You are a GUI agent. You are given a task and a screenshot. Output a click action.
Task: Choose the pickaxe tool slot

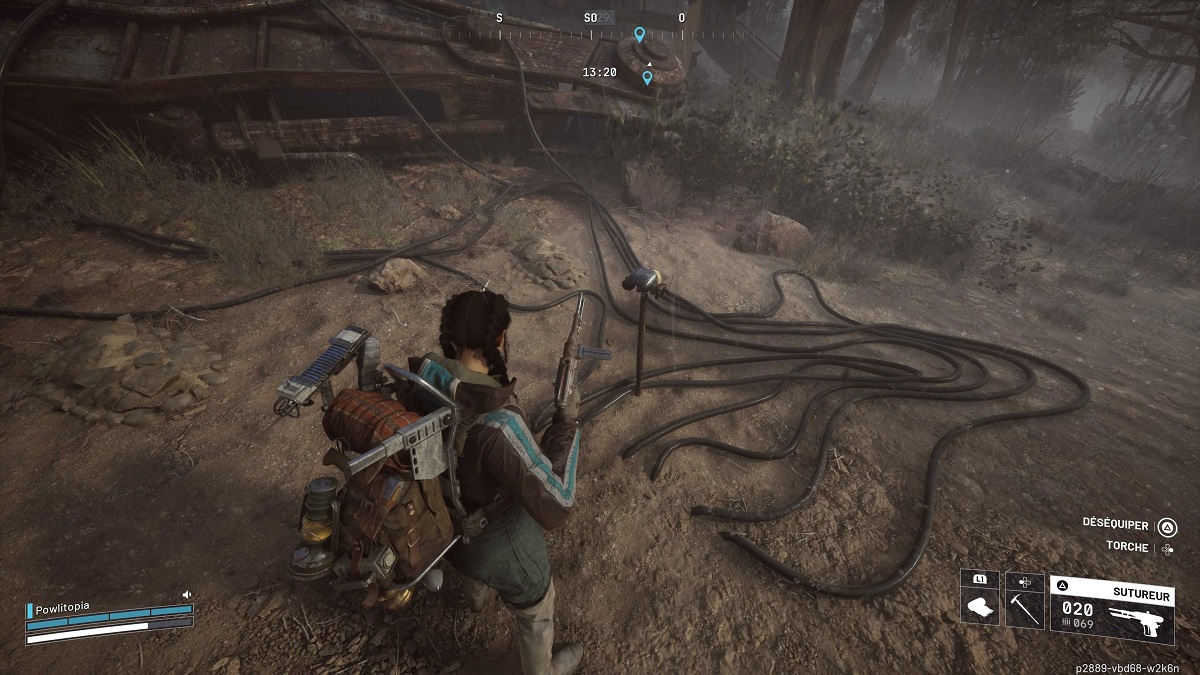[1024, 607]
